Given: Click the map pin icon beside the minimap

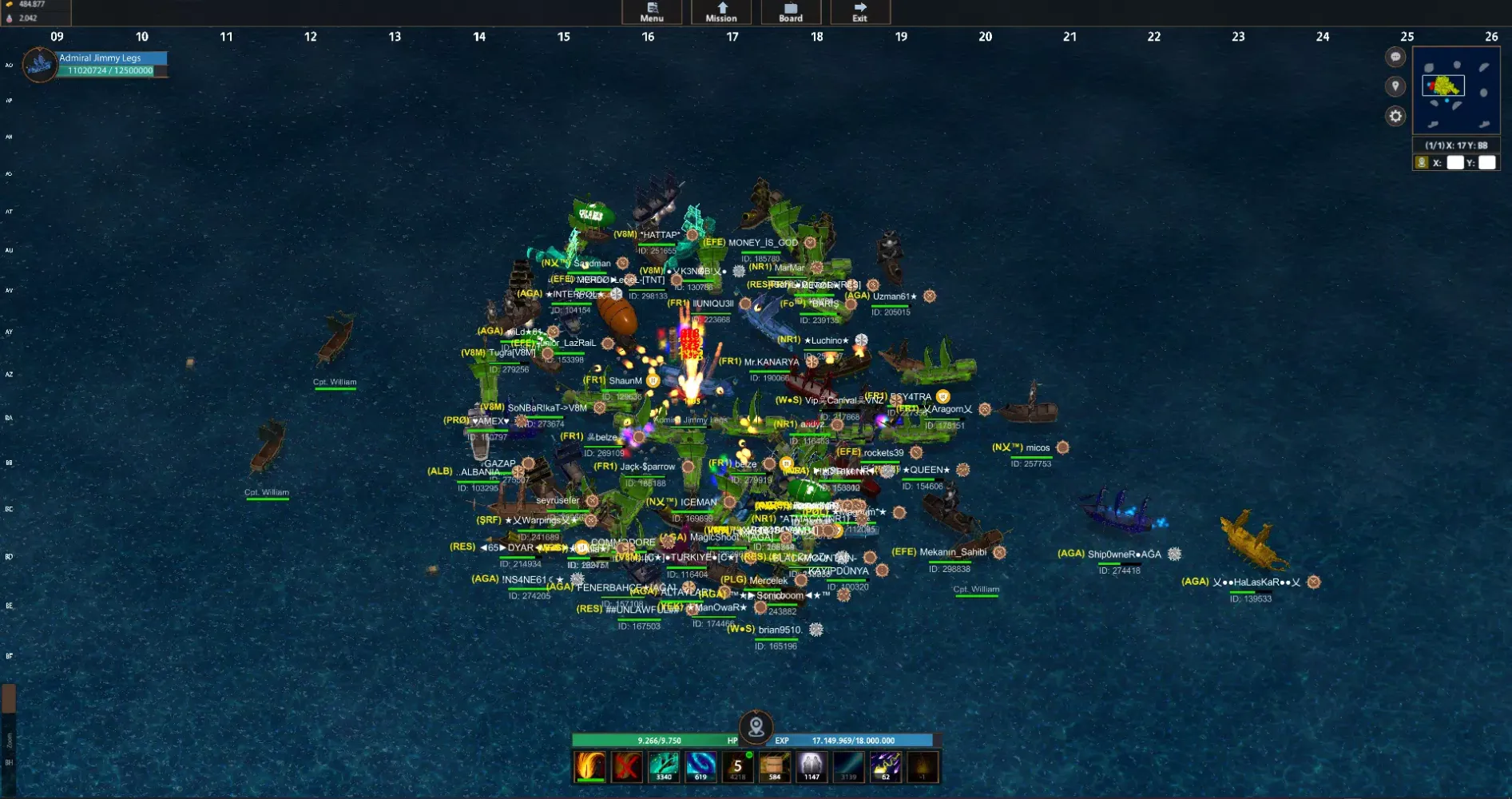Looking at the screenshot, I should (x=1395, y=86).
